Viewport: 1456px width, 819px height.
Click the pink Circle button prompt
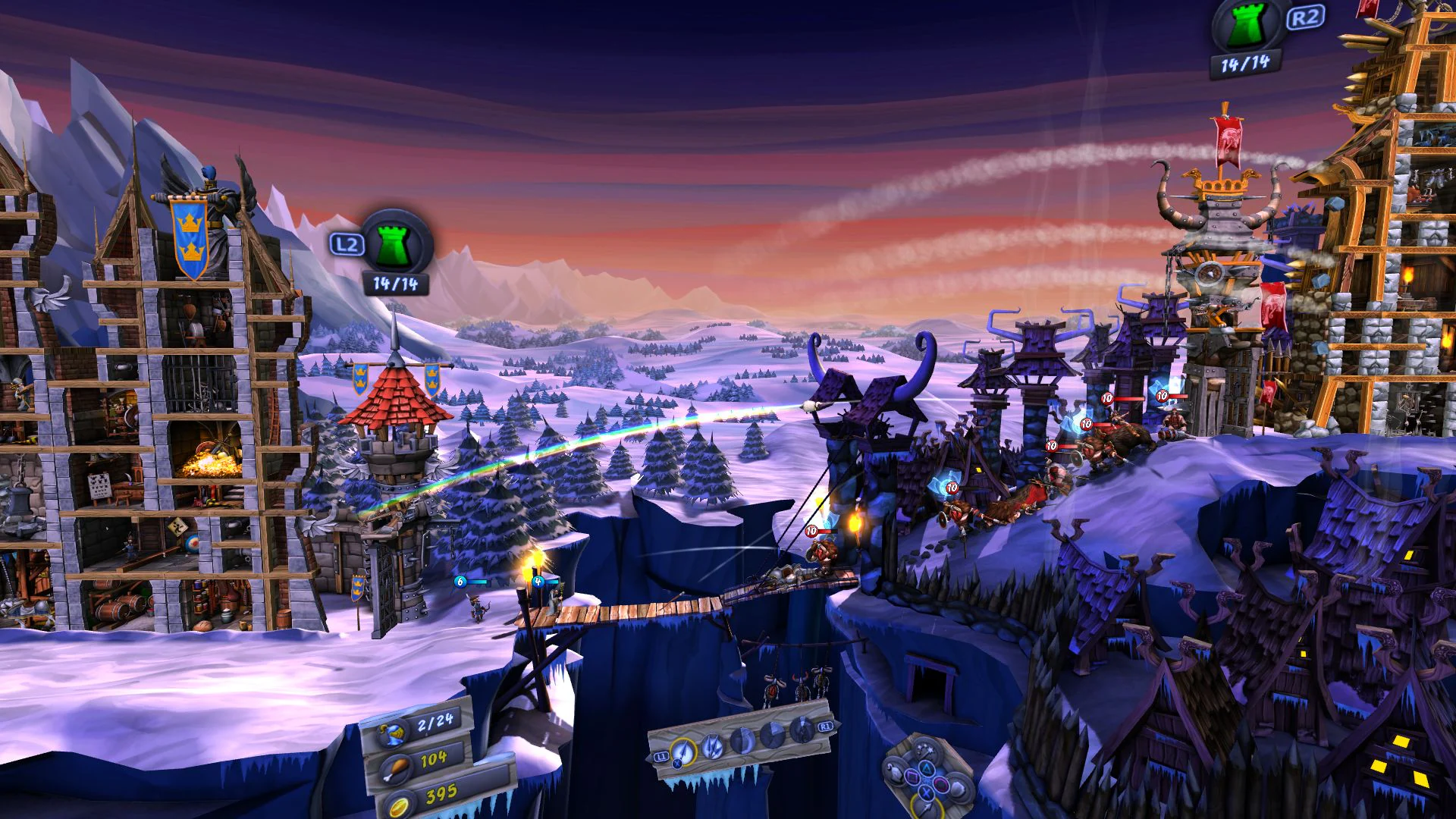(x=940, y=783)
